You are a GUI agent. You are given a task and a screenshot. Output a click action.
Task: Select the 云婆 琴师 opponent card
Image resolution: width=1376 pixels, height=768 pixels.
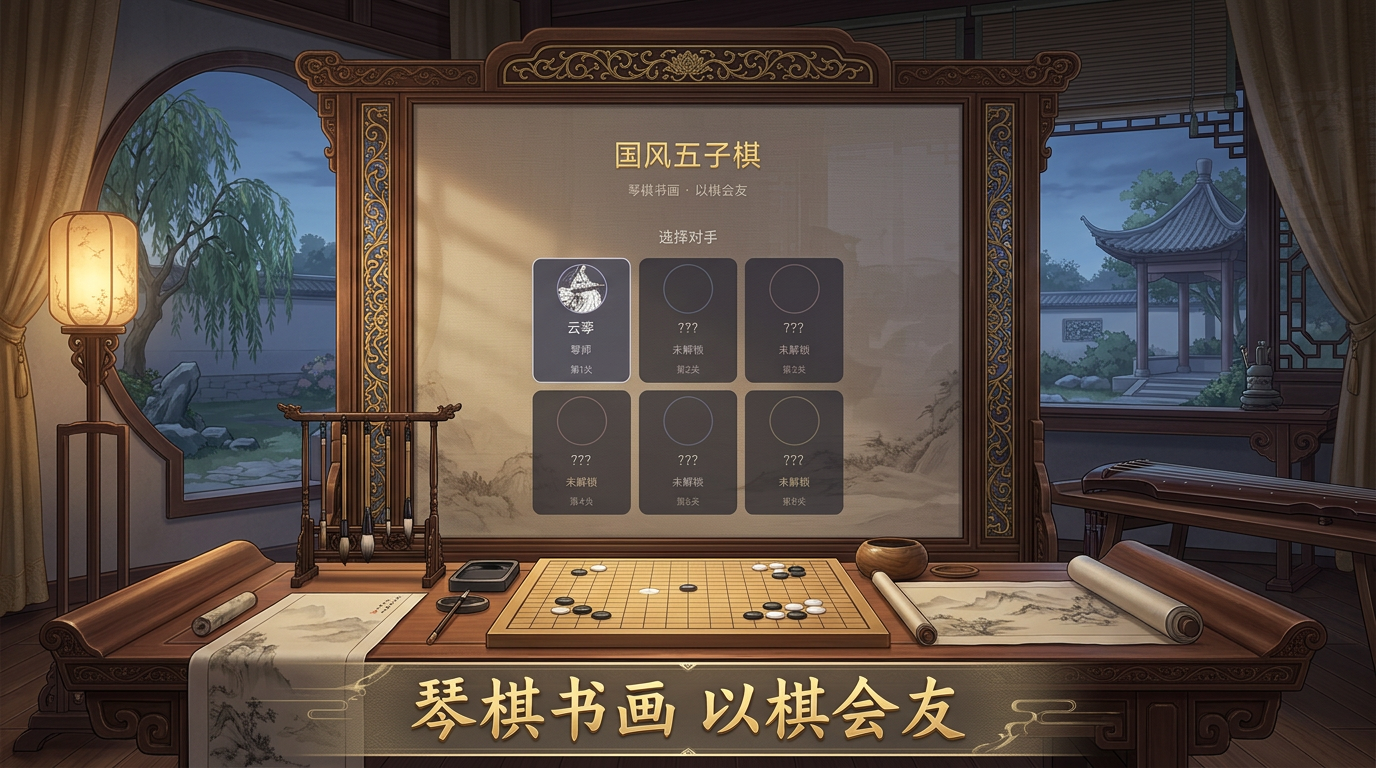[582, 322]
